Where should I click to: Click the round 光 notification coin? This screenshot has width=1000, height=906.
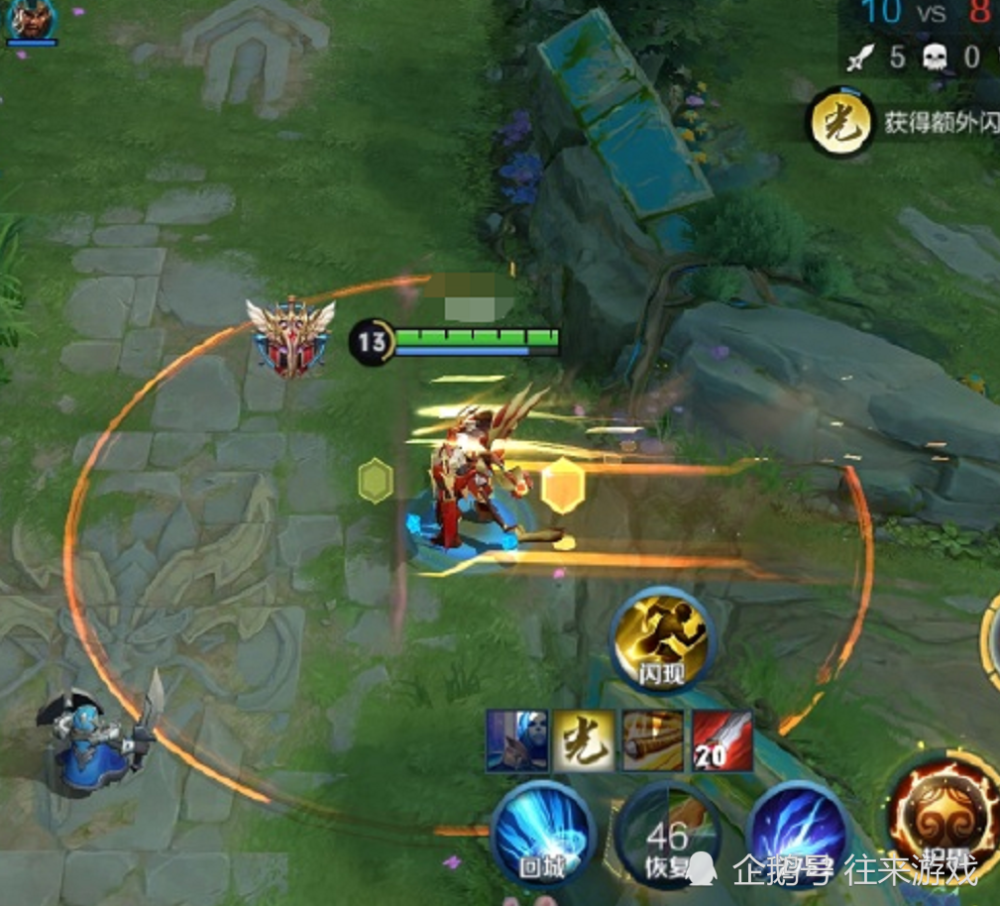pyautogui.click(x=840, y=123)
